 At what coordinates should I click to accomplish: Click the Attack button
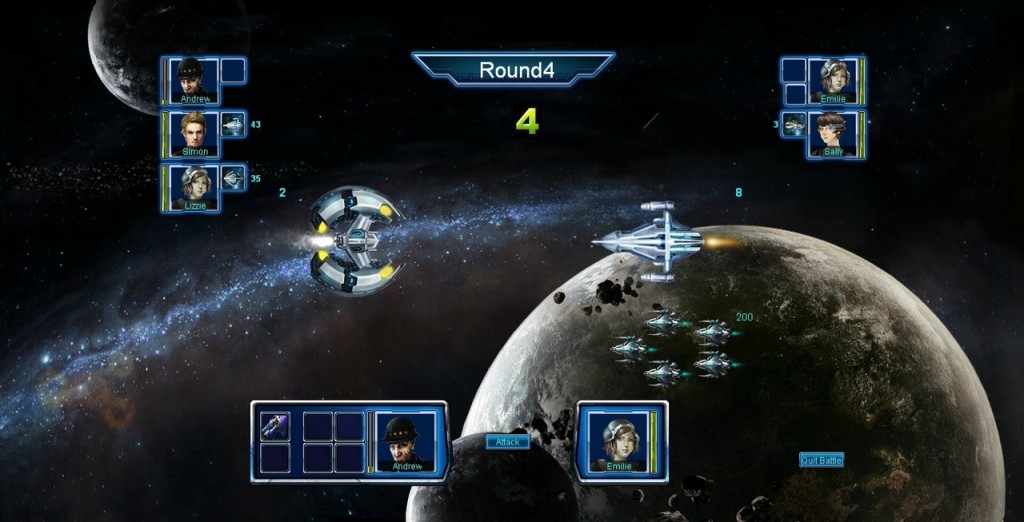pyautogui.click(x=507, y=442)
